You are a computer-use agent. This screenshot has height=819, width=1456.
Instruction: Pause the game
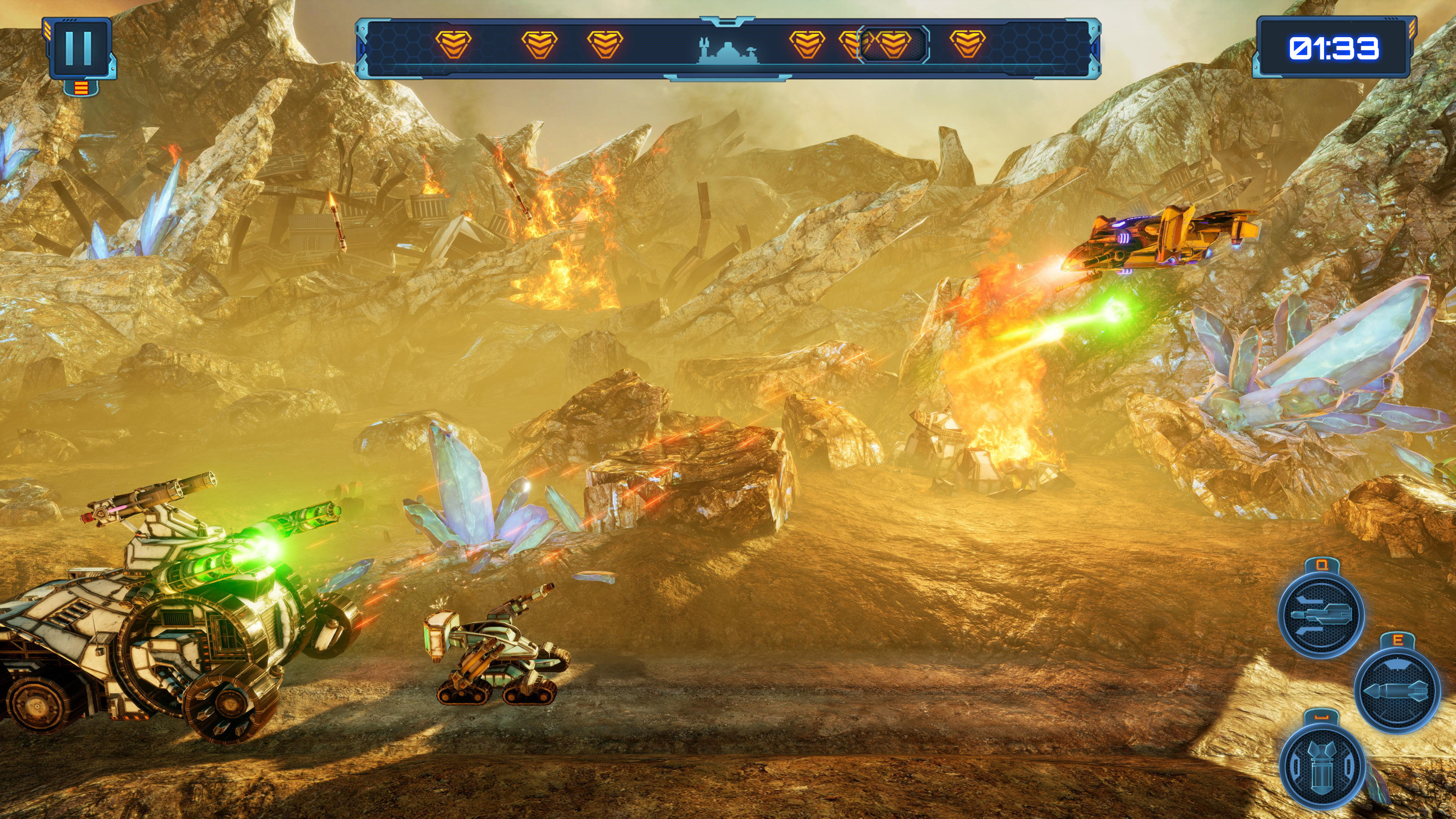click(x=79, y=49)
